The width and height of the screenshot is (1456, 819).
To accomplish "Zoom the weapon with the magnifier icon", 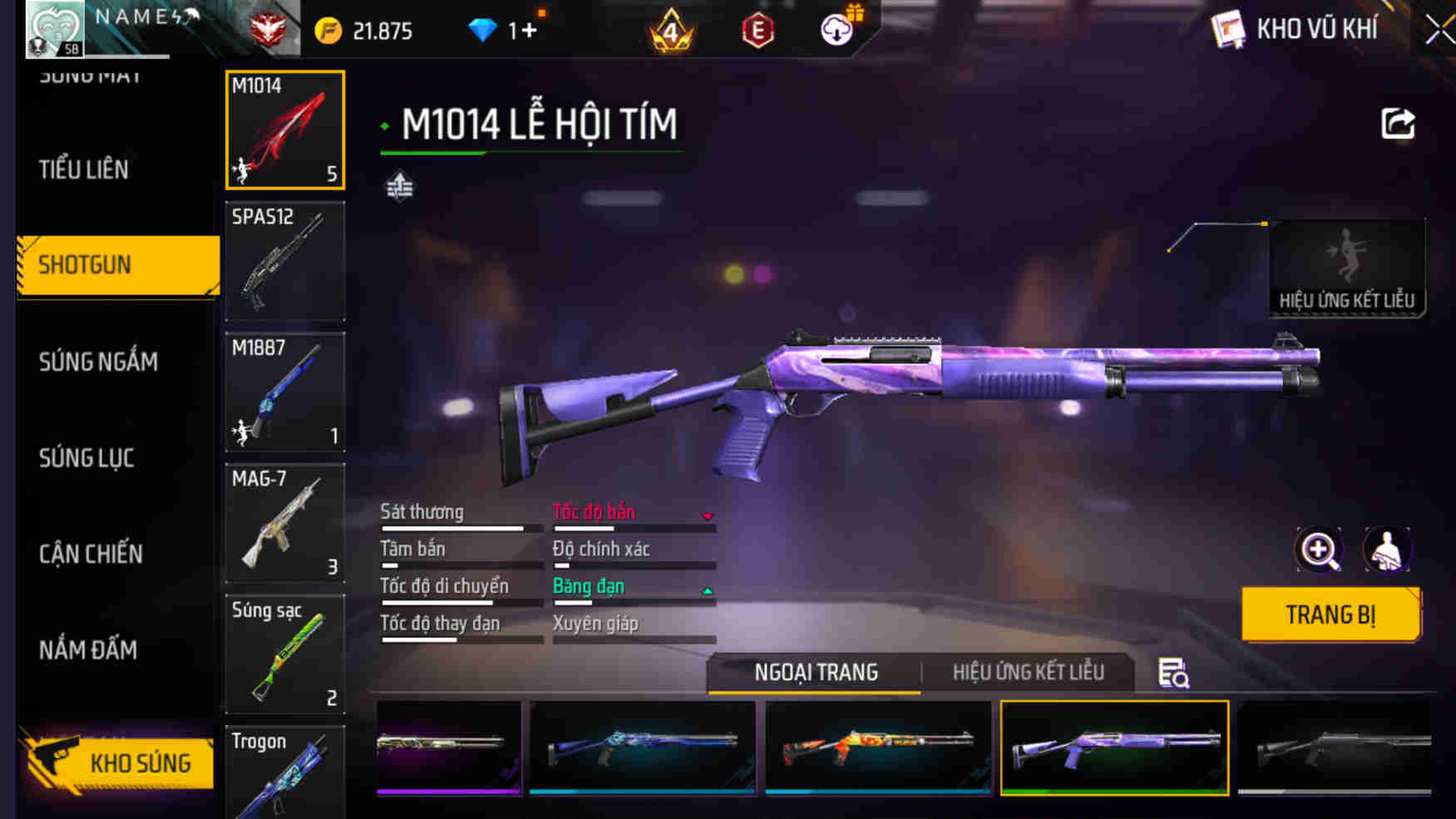I will coord(1319,550).
